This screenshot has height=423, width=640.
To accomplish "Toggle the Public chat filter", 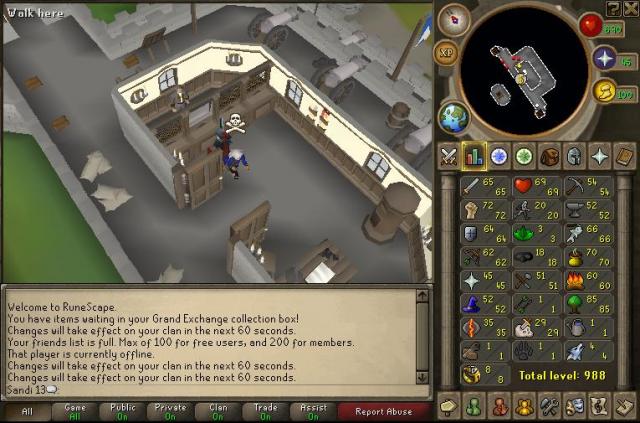I will [122, 411].
